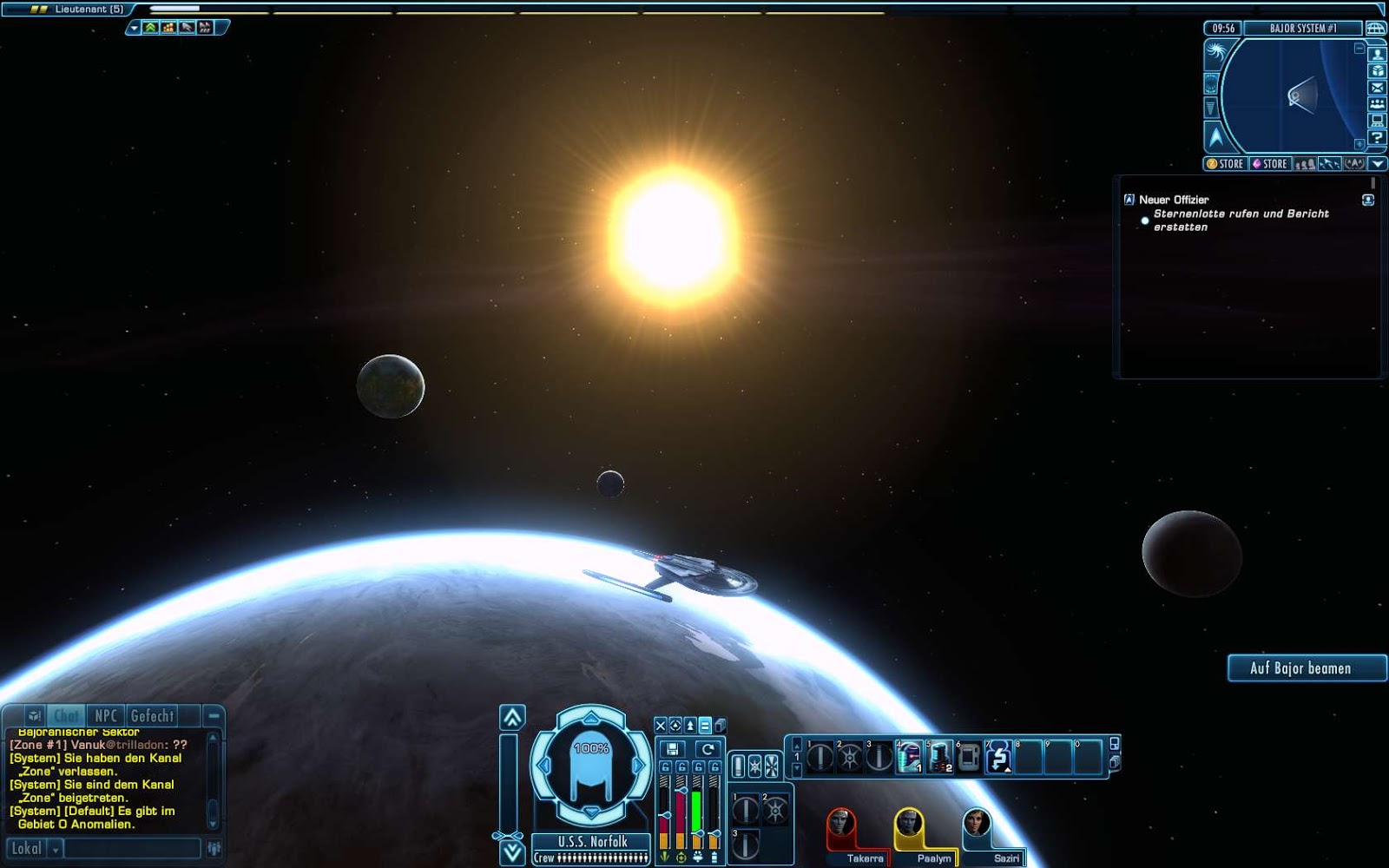This screenshot has width=1389, height=868.
Task: Expand minimap options with the down chevron
Action: tap(1377, 164)
